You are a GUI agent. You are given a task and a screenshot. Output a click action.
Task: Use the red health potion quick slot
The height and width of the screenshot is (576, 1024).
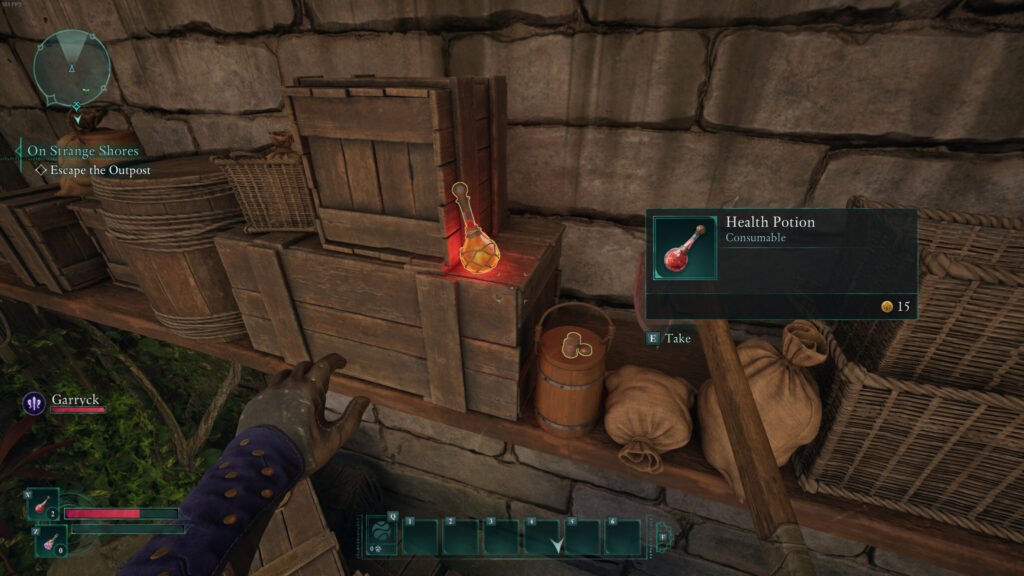[44, 503]
